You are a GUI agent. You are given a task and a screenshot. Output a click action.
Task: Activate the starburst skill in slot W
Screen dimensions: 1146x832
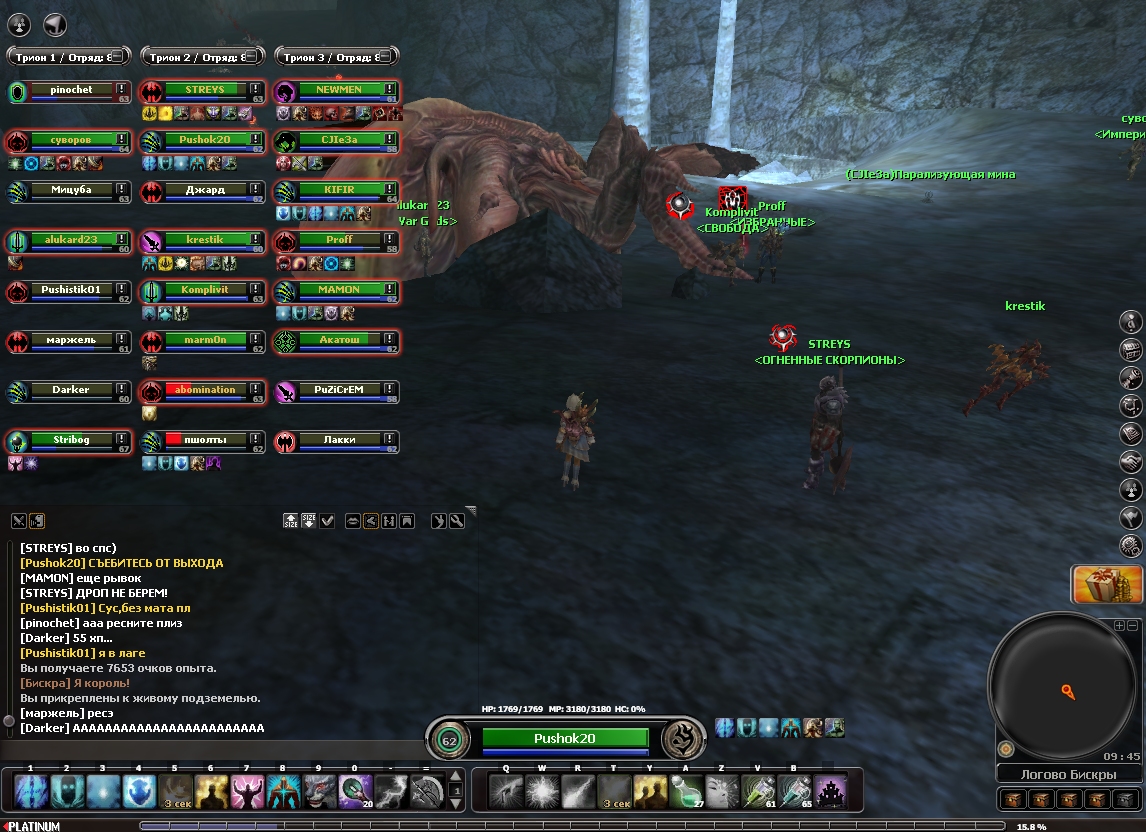[541, 792]
